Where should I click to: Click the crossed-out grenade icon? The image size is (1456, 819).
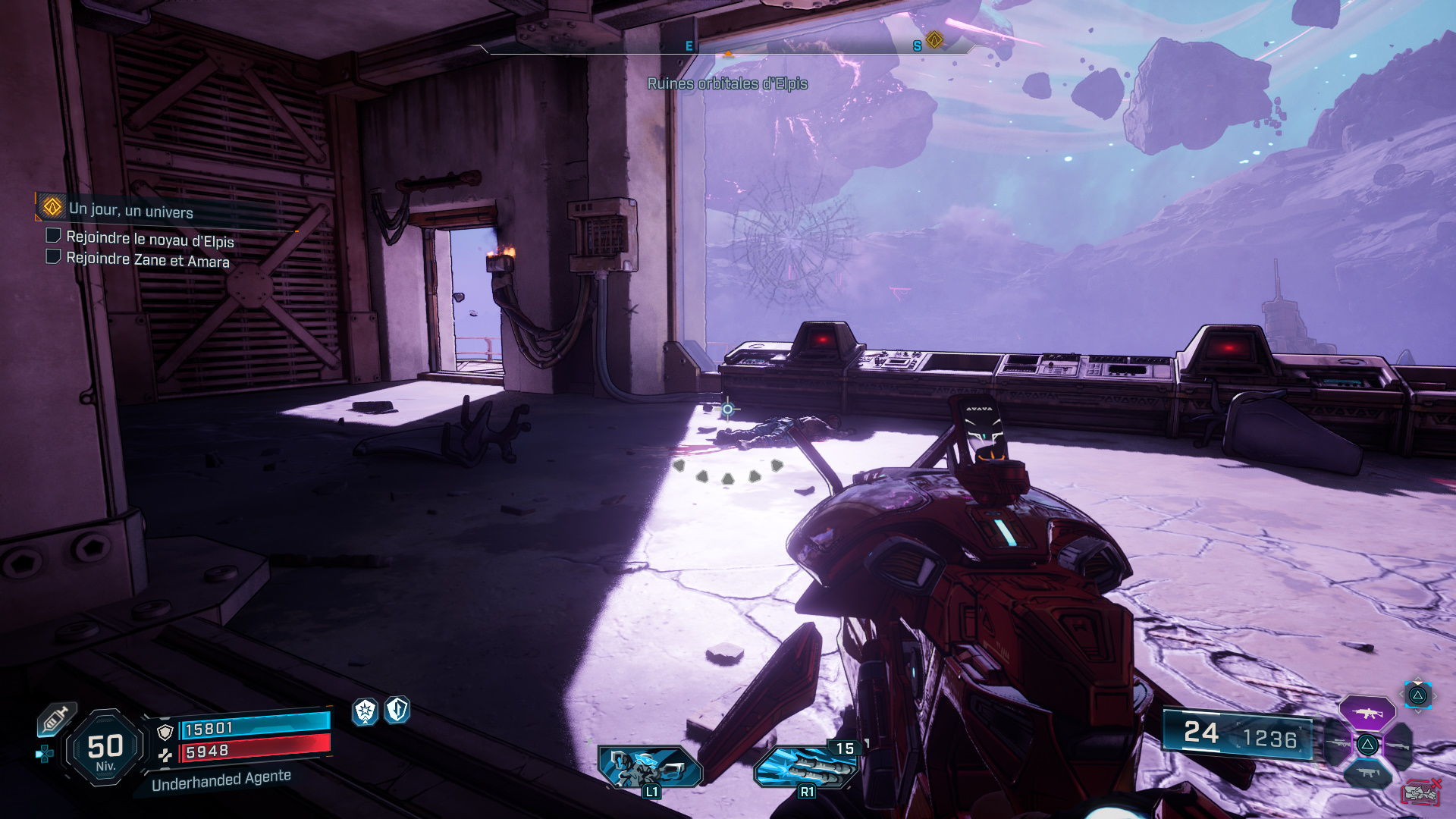(1419, 792)
